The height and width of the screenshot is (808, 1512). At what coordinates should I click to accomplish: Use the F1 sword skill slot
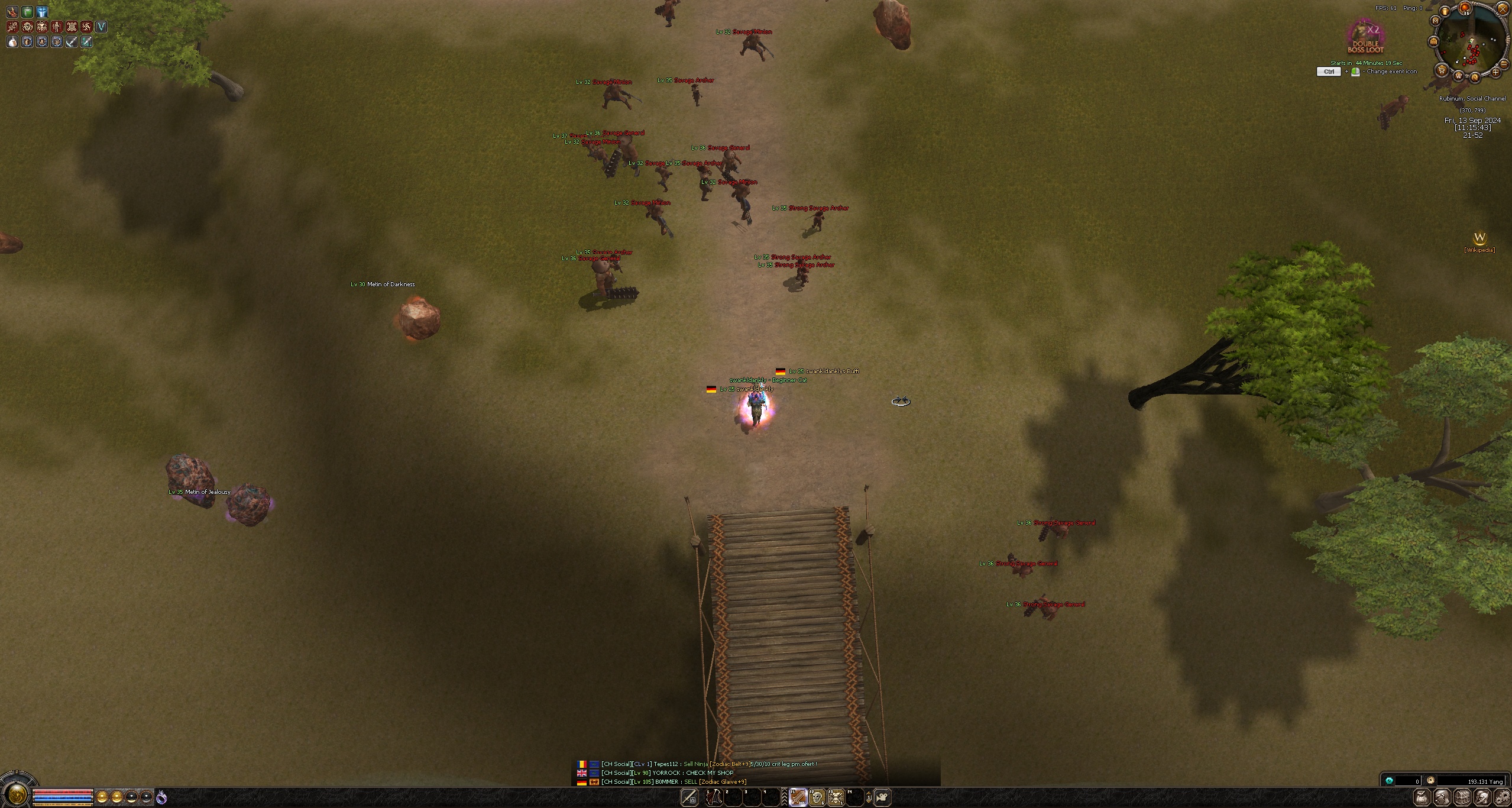click(x=798, y=797)
